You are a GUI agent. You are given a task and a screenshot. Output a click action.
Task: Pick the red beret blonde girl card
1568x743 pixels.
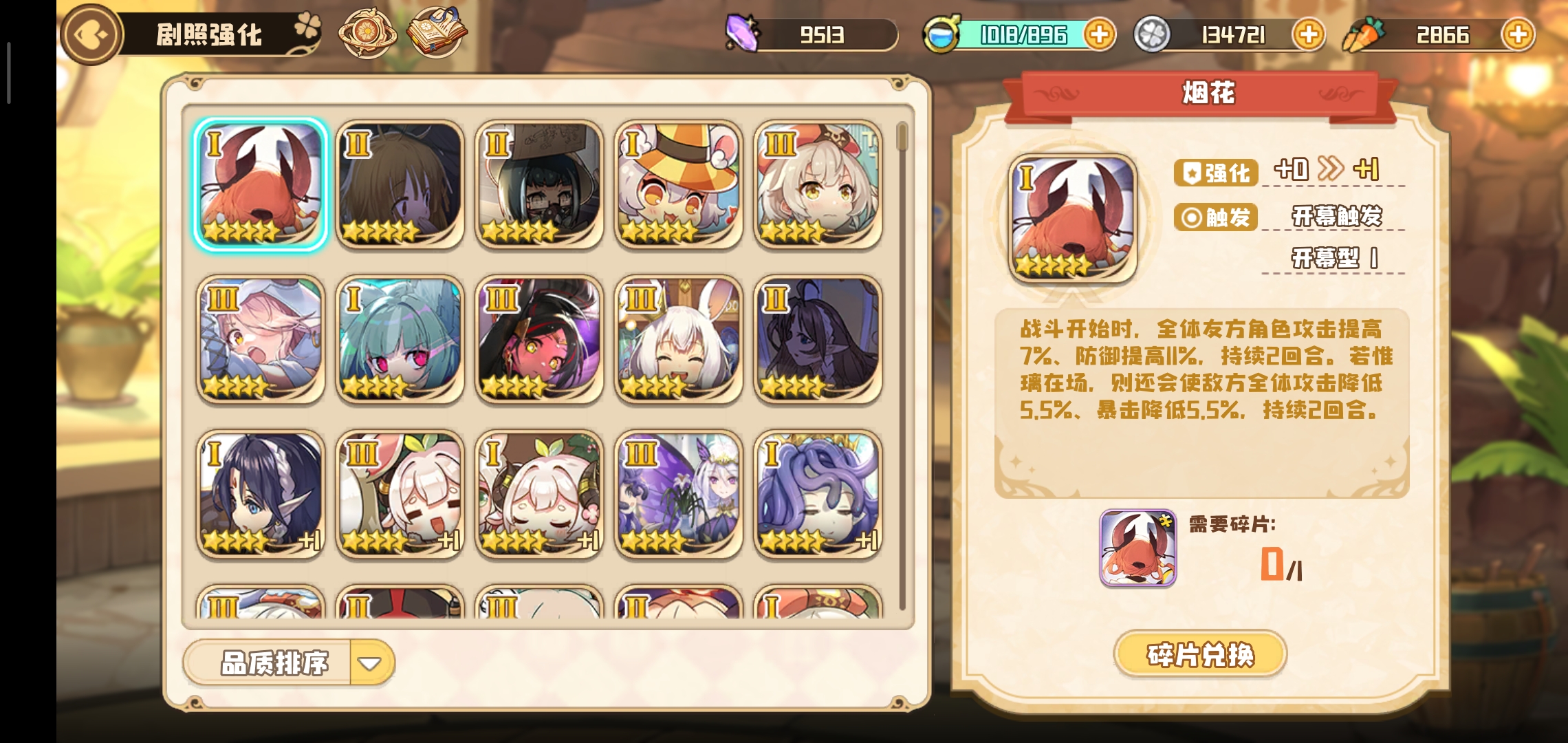point(818,184)
